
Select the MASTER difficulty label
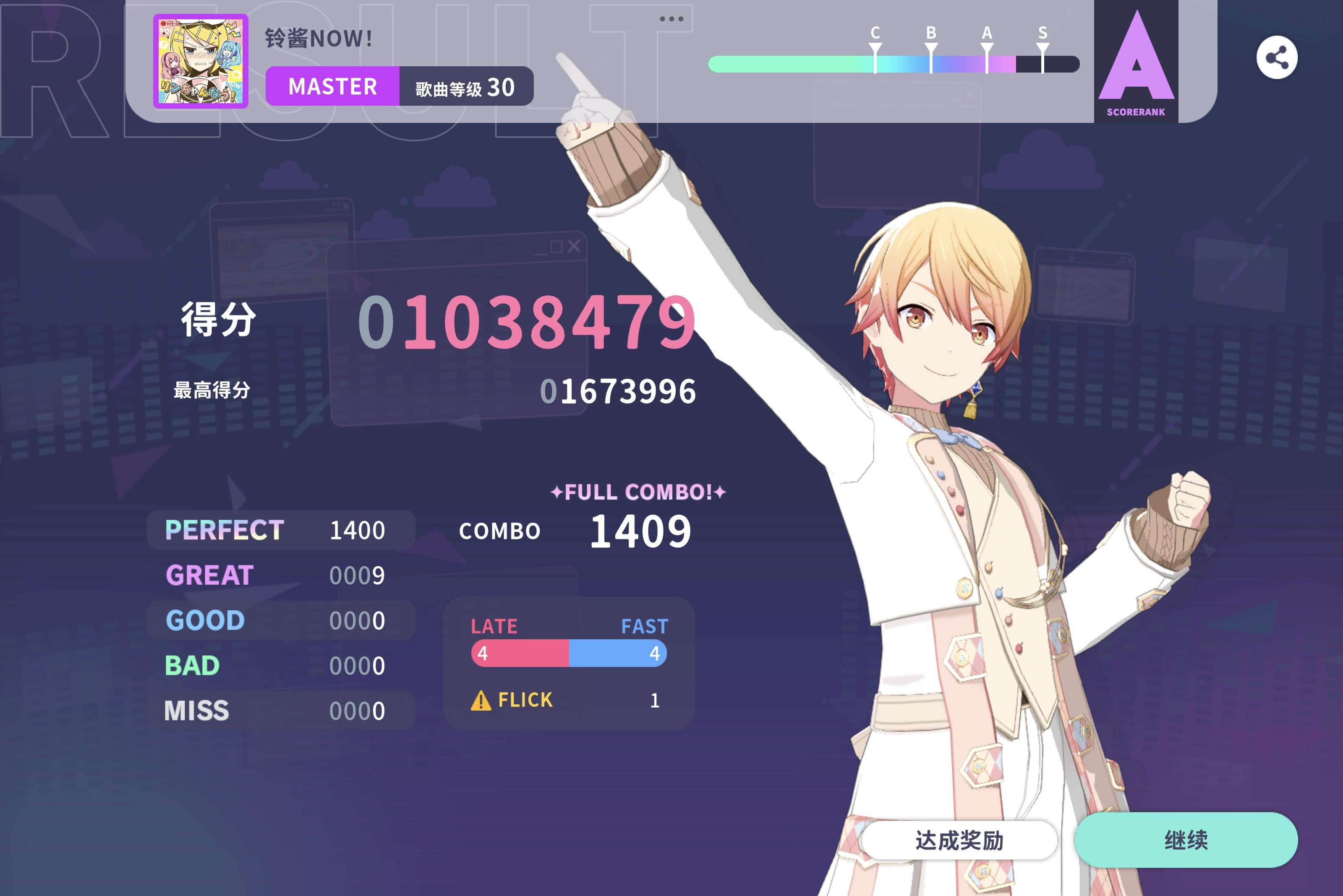point(332,86)
